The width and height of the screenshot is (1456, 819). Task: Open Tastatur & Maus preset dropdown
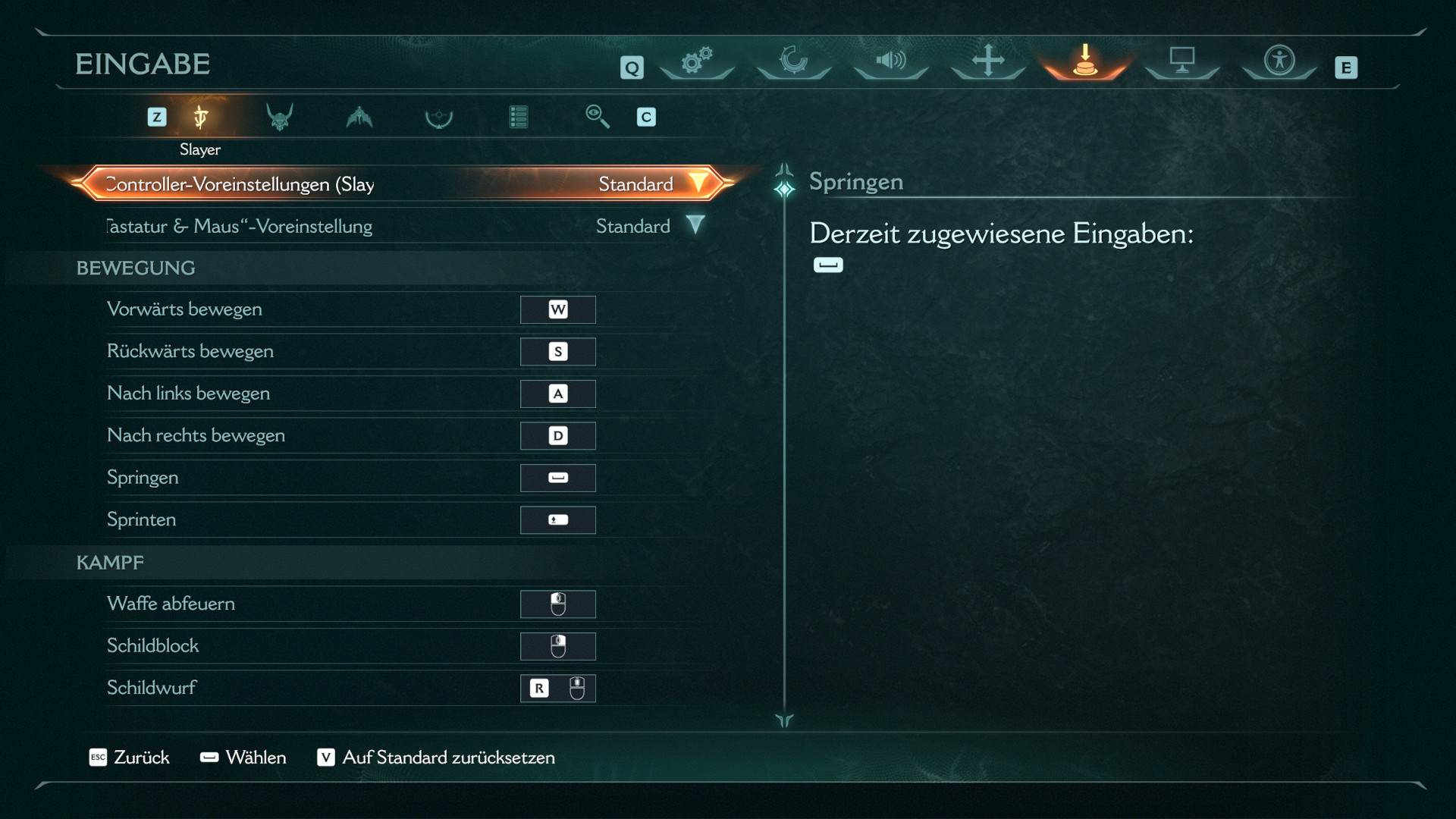695,225
